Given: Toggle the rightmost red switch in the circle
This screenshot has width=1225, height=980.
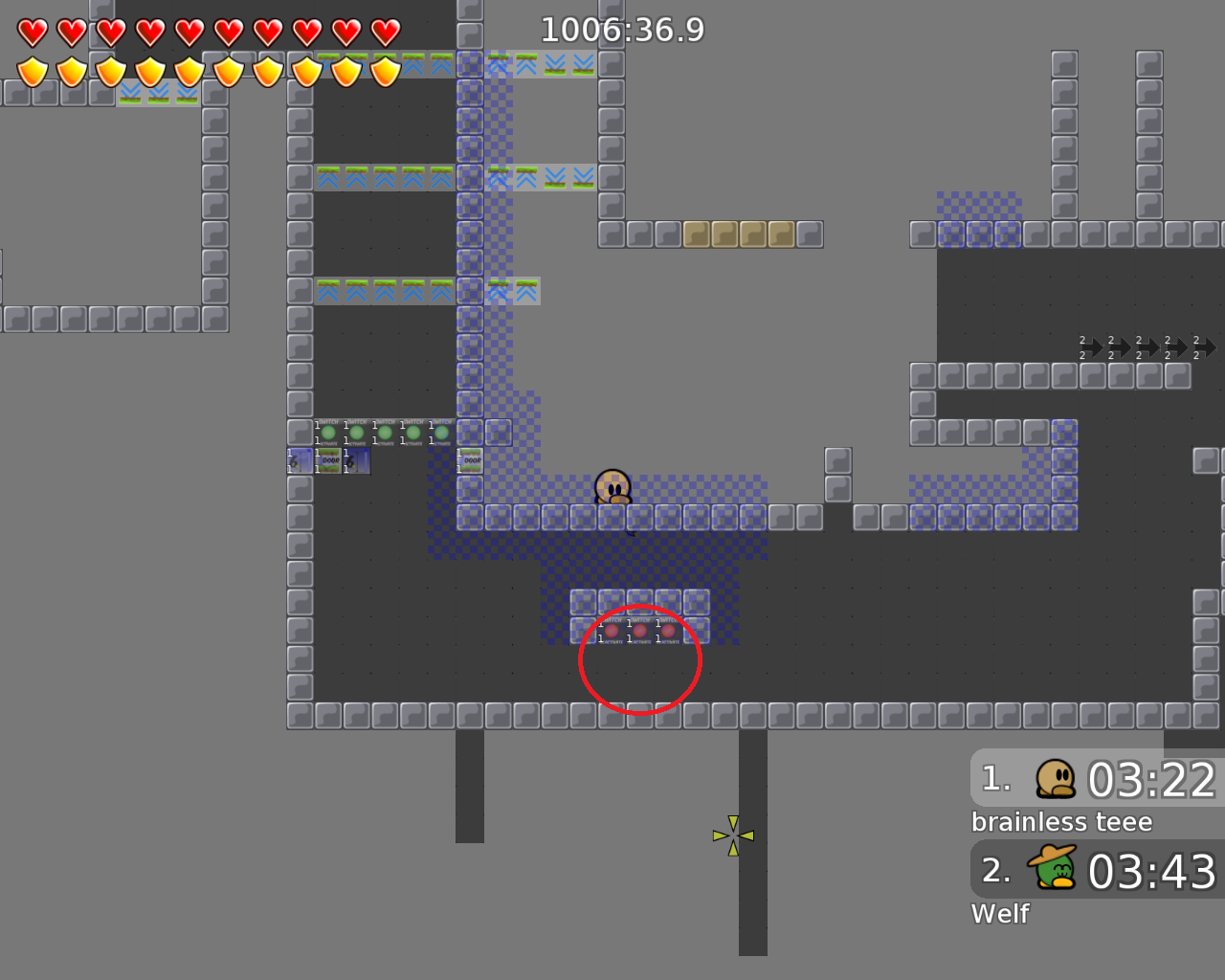Looking at the screenshot, I should pos(666,632).
